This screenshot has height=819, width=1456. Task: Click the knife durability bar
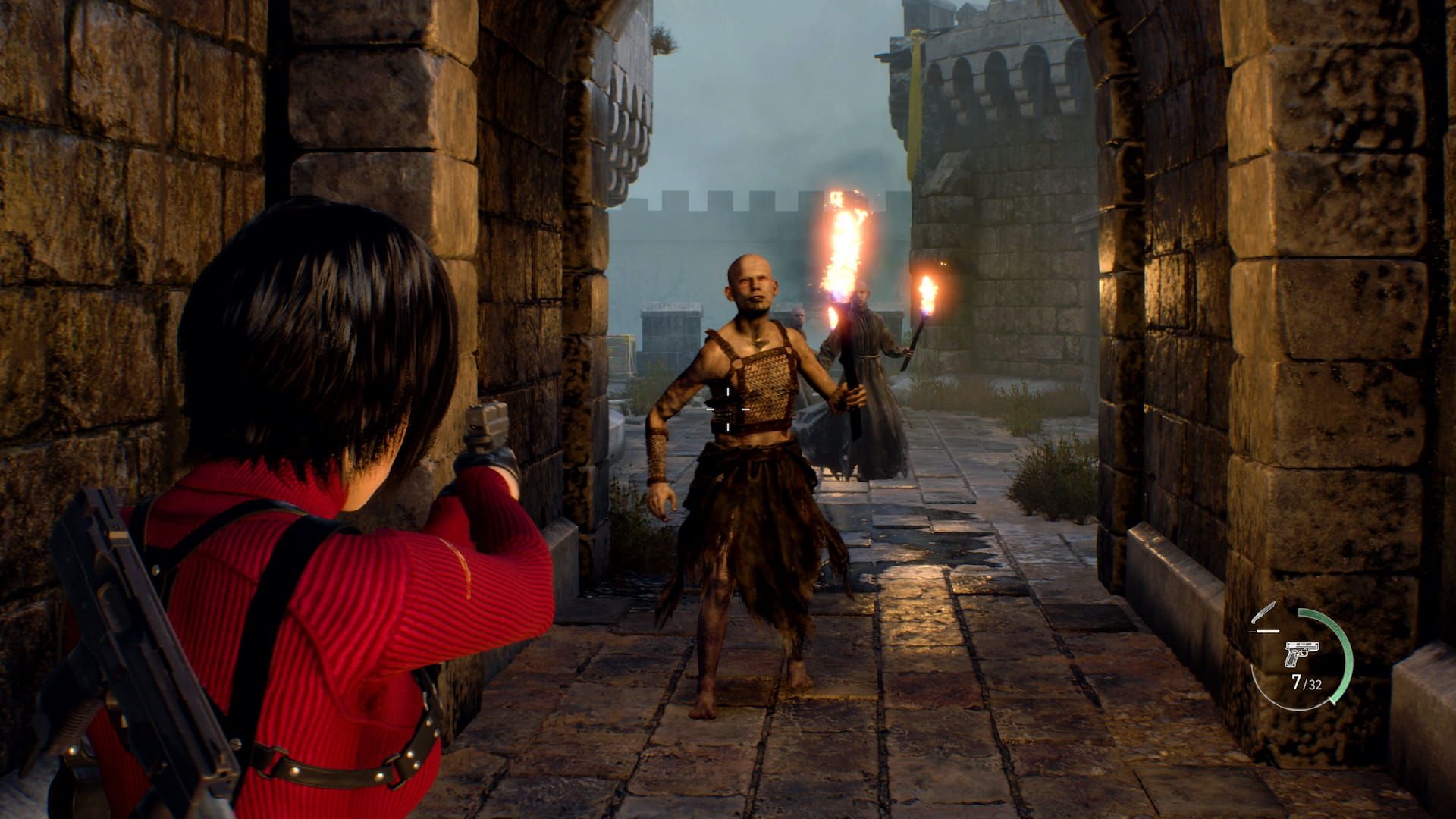click(1264, 631)
